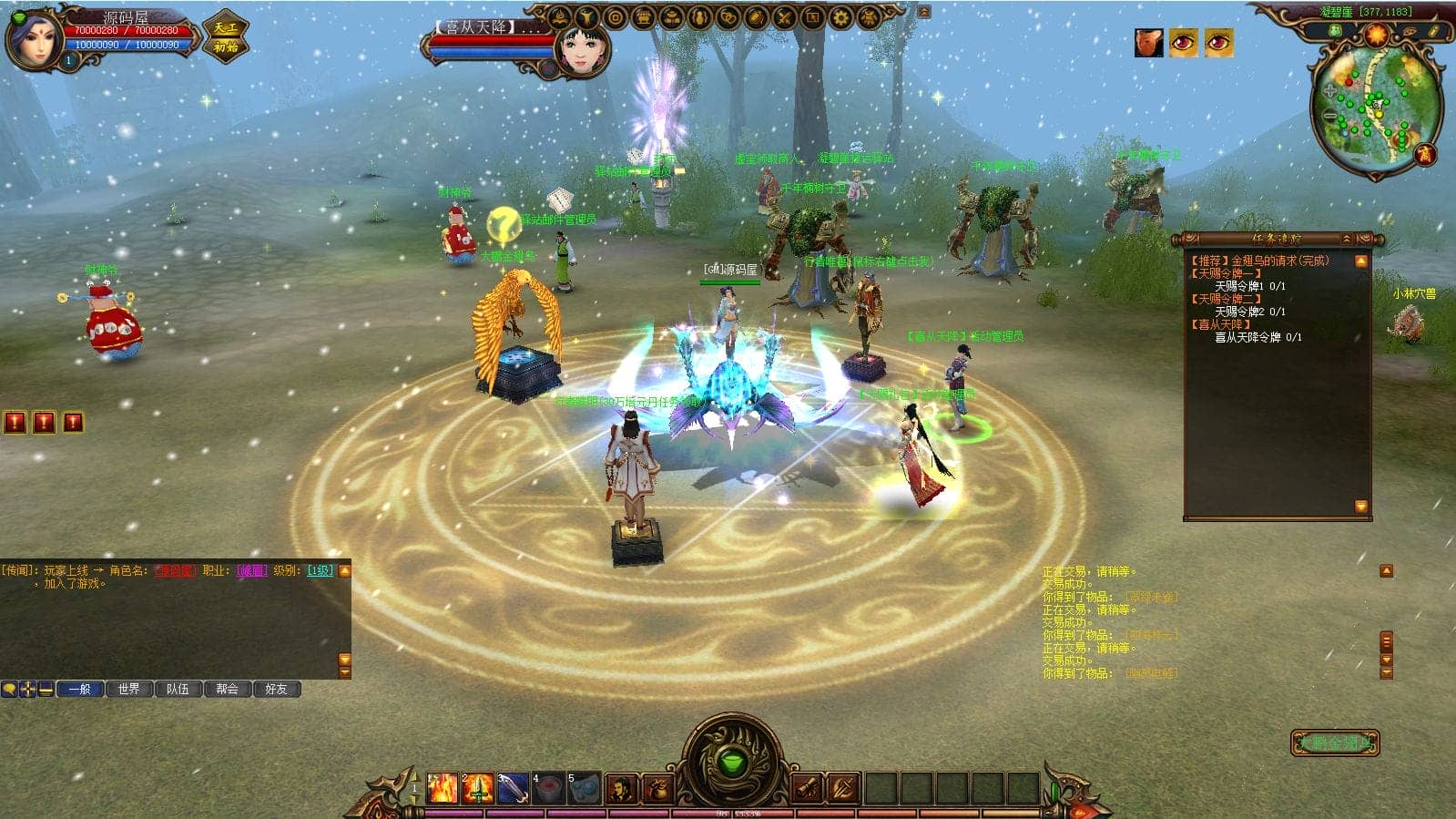This screenshot has height=819, width=1456.
Task: Collapse the top menu bar with arrow button
Action: point(924,12)
